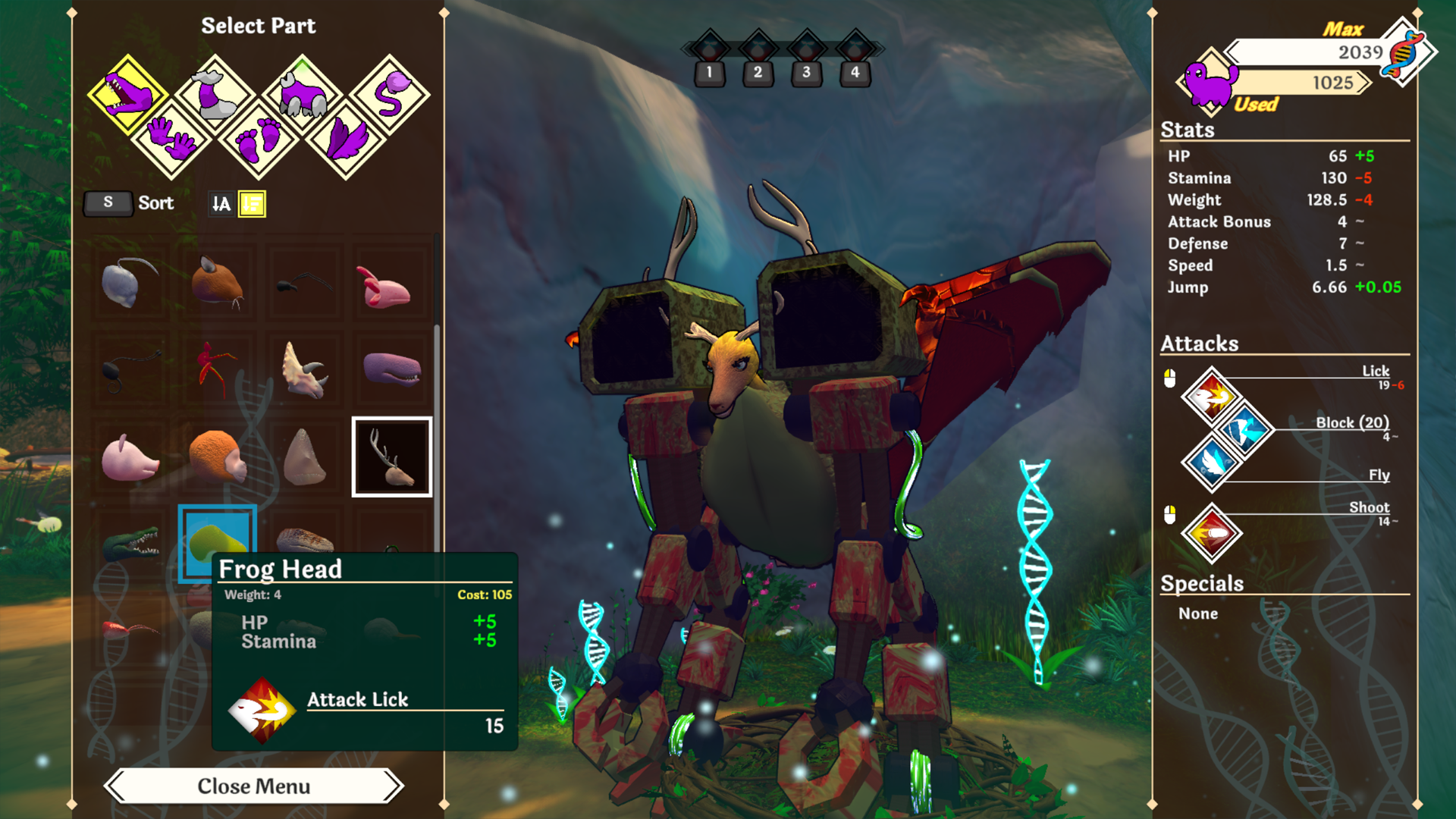
Task: Pick the brown rodent head
Action: [218, 282]
